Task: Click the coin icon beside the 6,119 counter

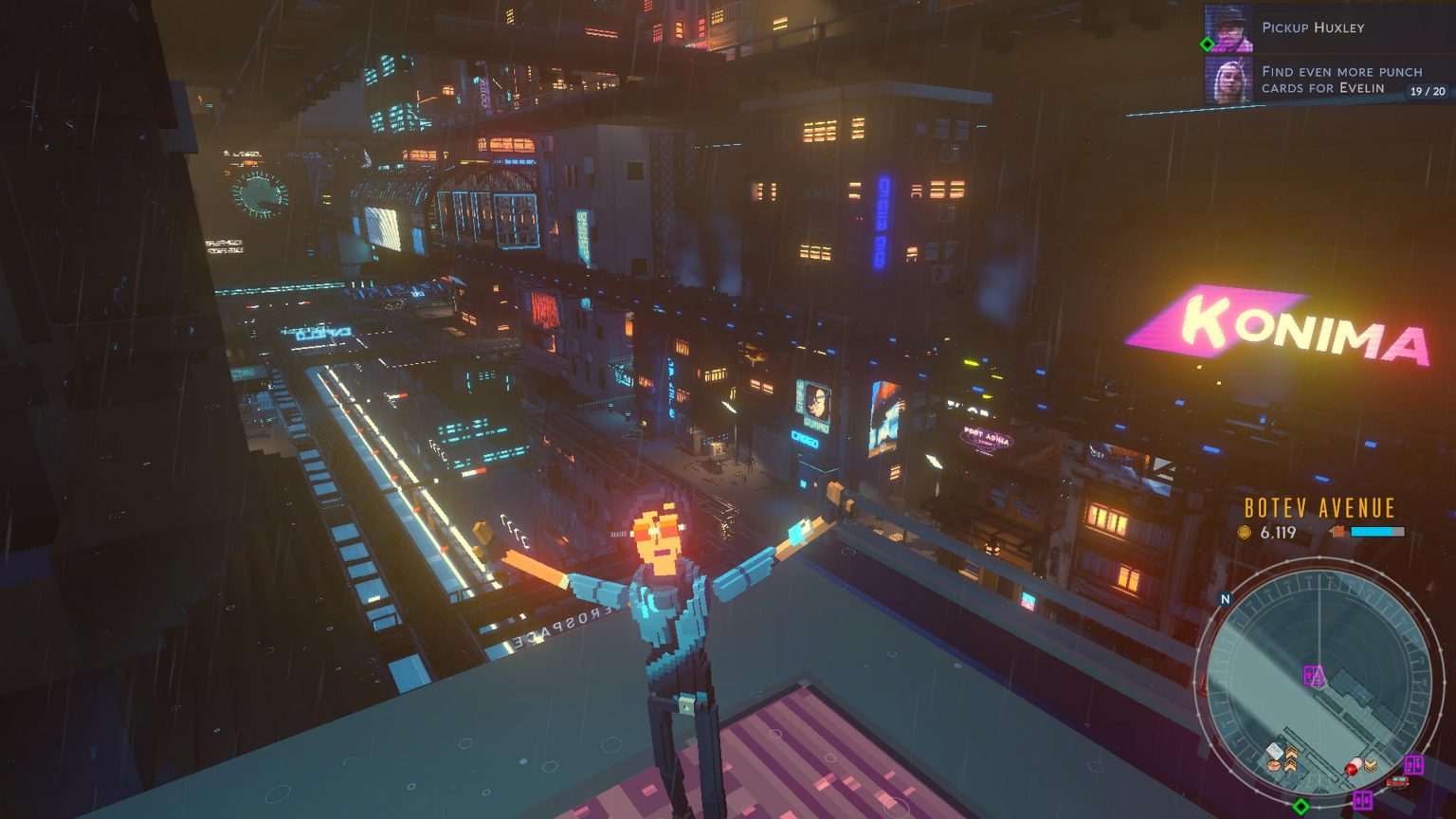Action: point(1245,533)
